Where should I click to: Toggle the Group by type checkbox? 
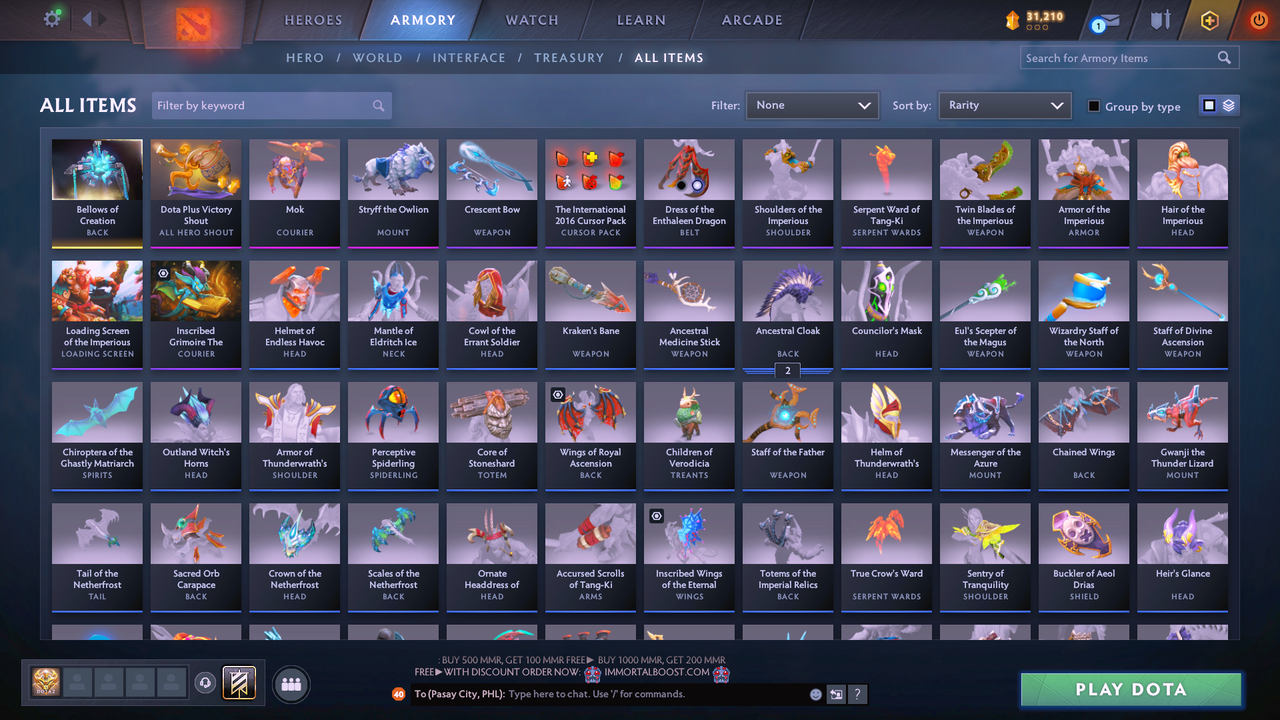pos(1096,106)
